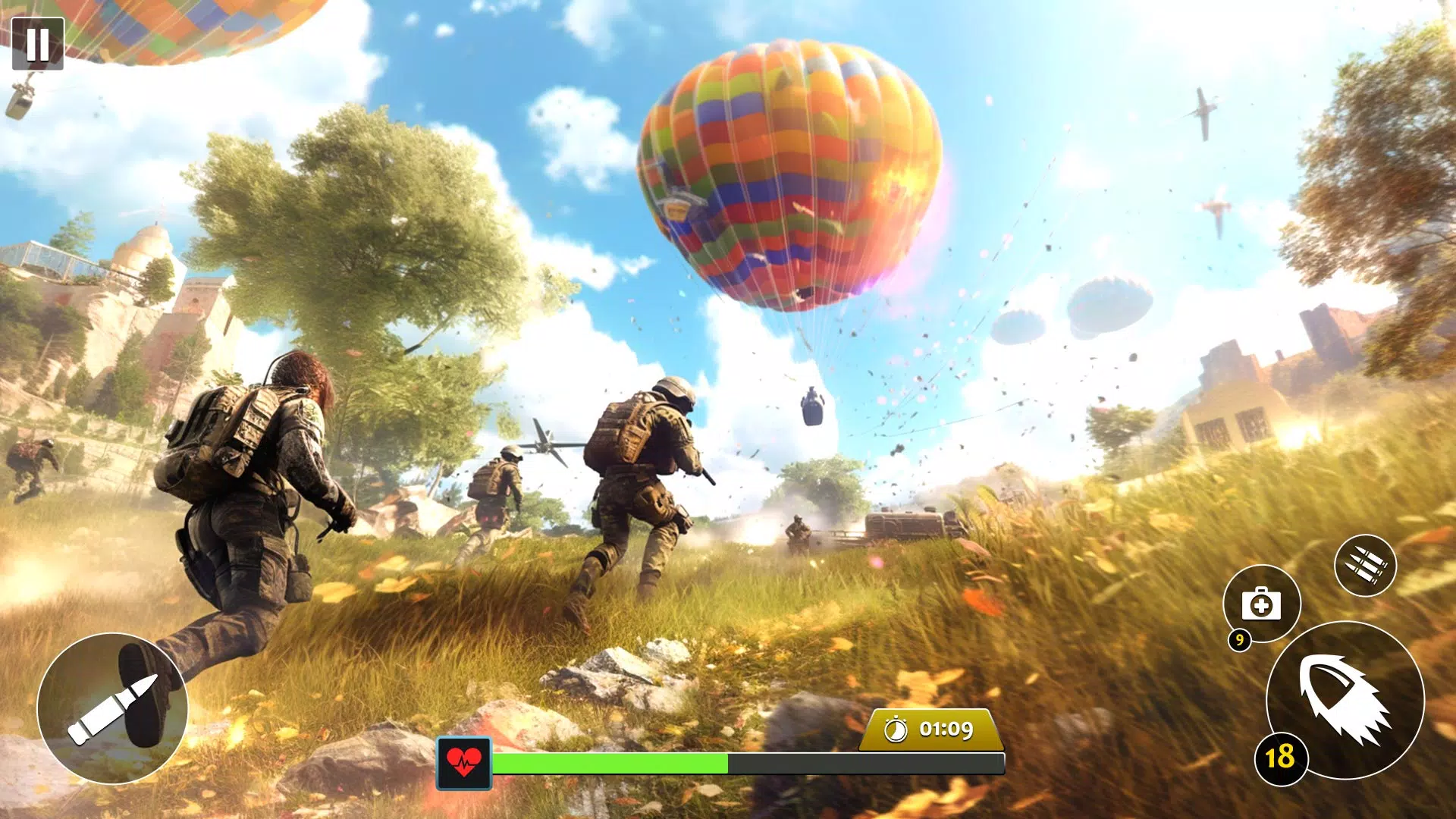Screen dimensions: 1456x819
Task: Use the medkit button
Action: coord(1261,604)
